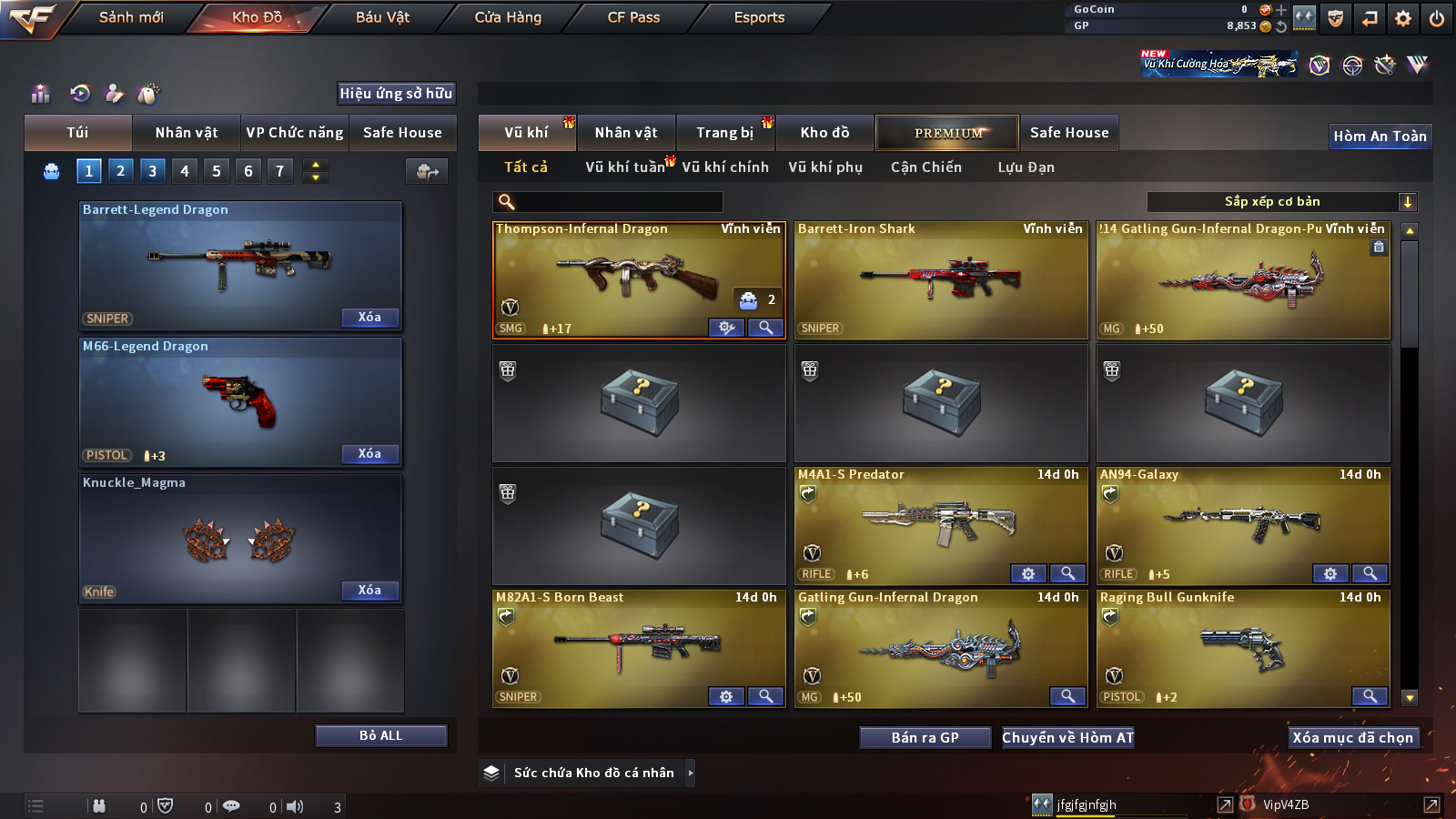Click the power button to exit
The height and width of the screenshot is (819, 1456).
click(1437, 18)
